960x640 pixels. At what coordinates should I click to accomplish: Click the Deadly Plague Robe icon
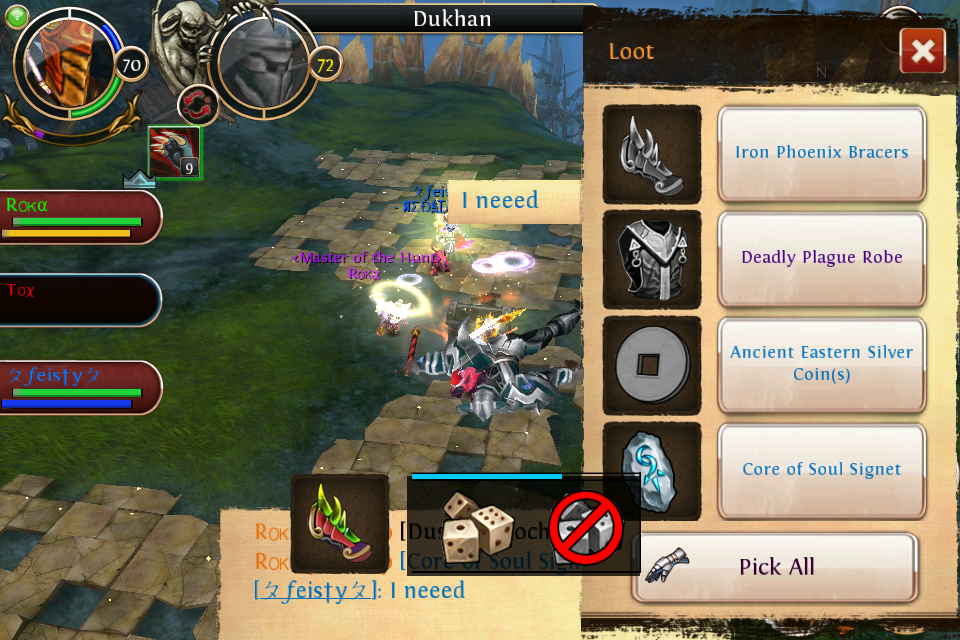click(x=652, y=259)
